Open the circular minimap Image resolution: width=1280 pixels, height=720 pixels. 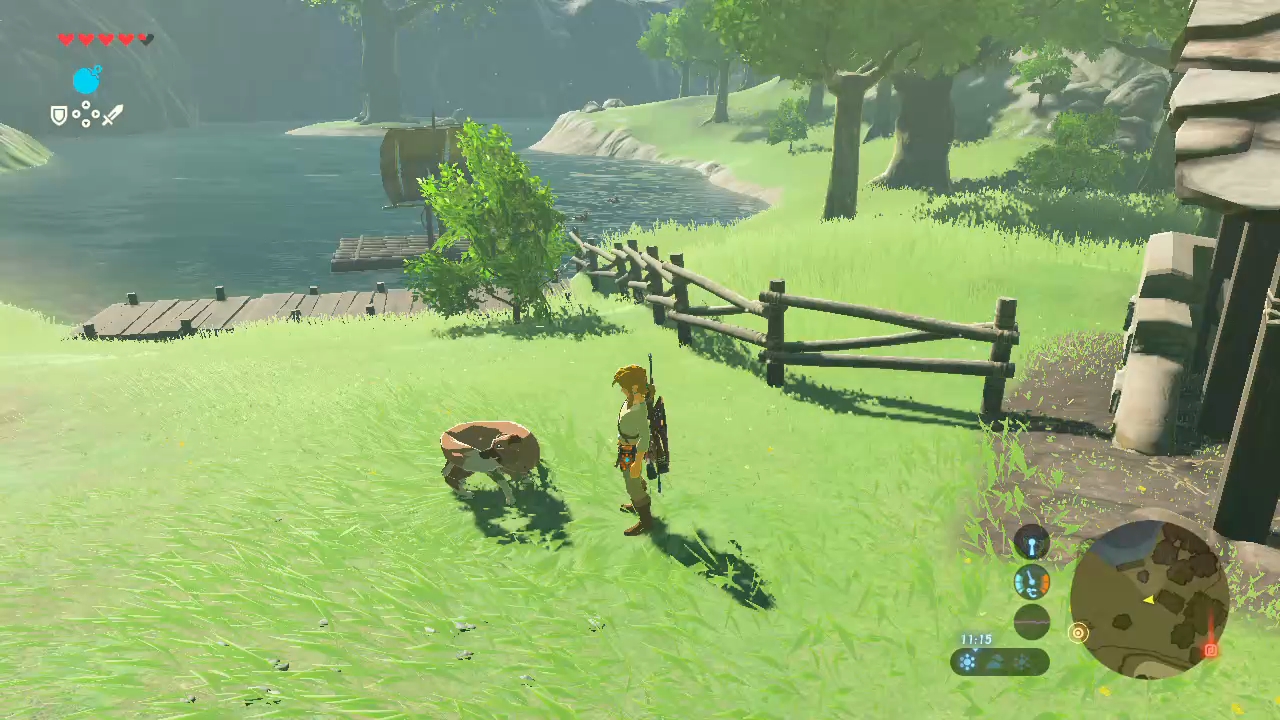pyautogui.click(x=1149, y=599)
